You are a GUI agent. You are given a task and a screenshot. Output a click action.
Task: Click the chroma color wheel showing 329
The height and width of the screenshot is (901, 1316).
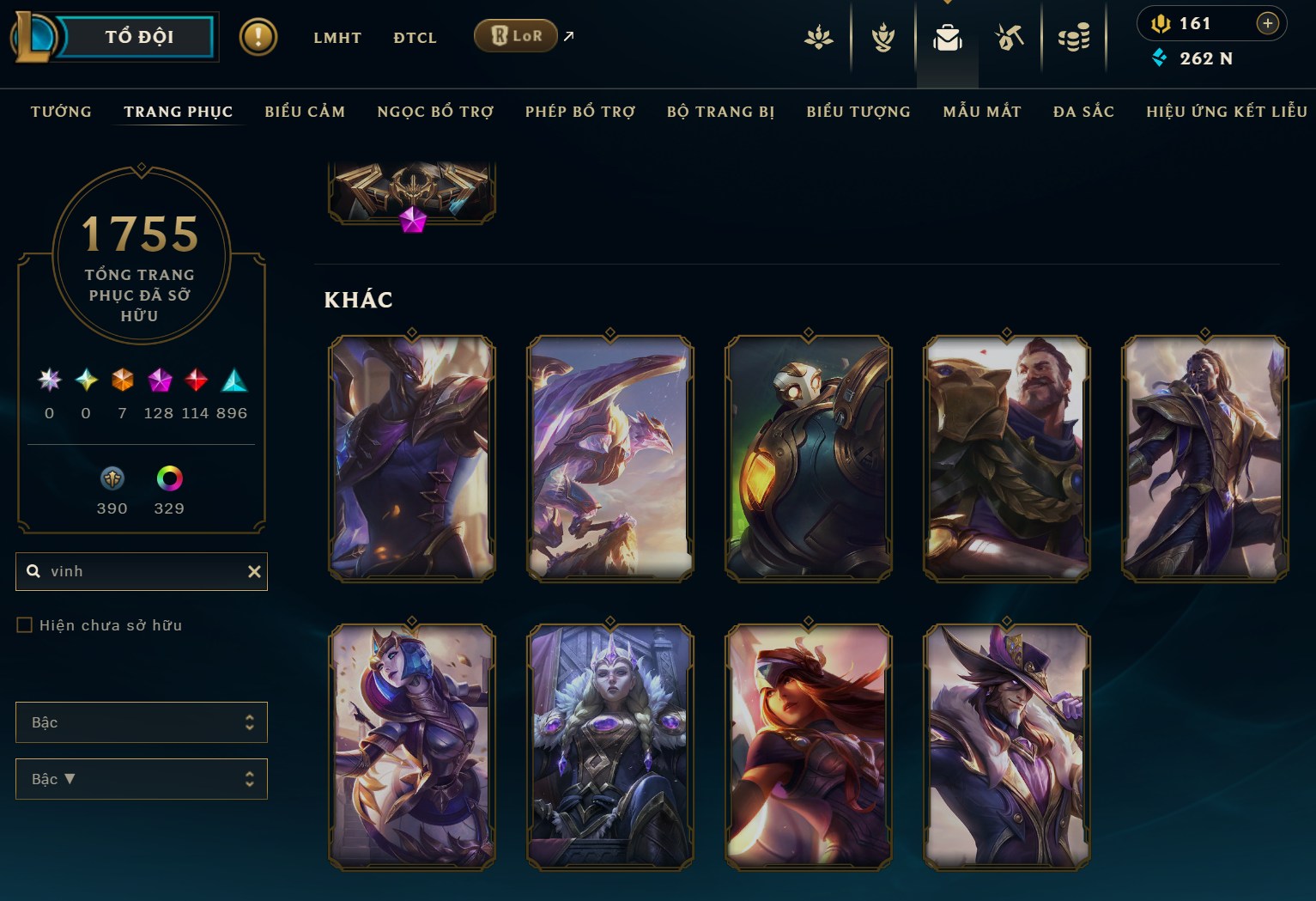pyautogui.click(x=168, y=478)
